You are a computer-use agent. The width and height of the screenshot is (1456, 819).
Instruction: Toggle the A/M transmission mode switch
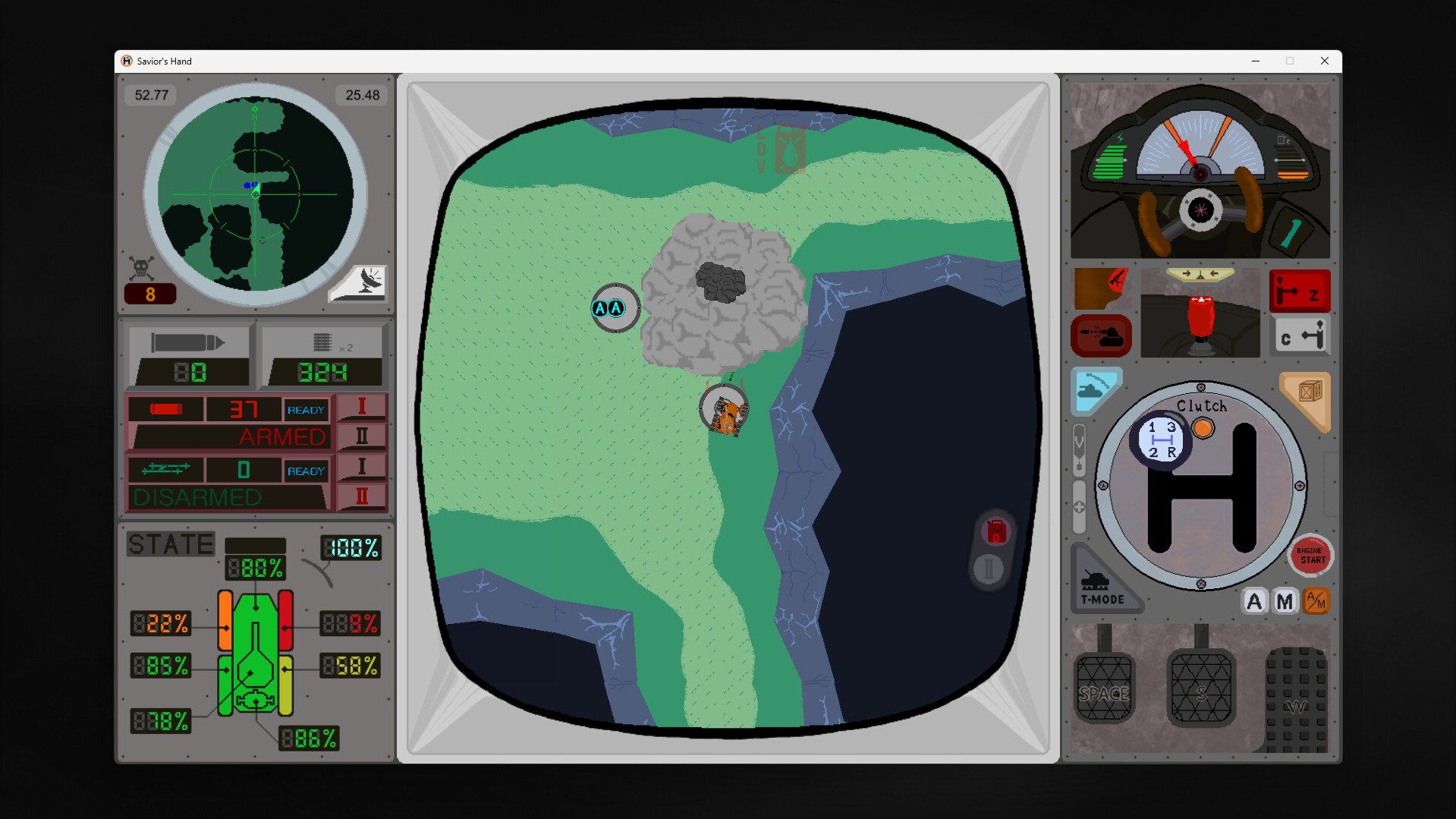click(1317, 601)
